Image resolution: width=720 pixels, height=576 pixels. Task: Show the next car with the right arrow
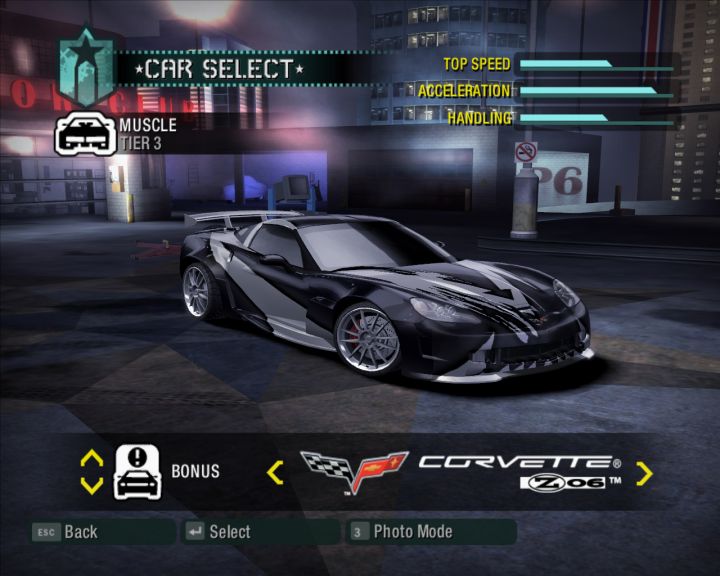644,473
